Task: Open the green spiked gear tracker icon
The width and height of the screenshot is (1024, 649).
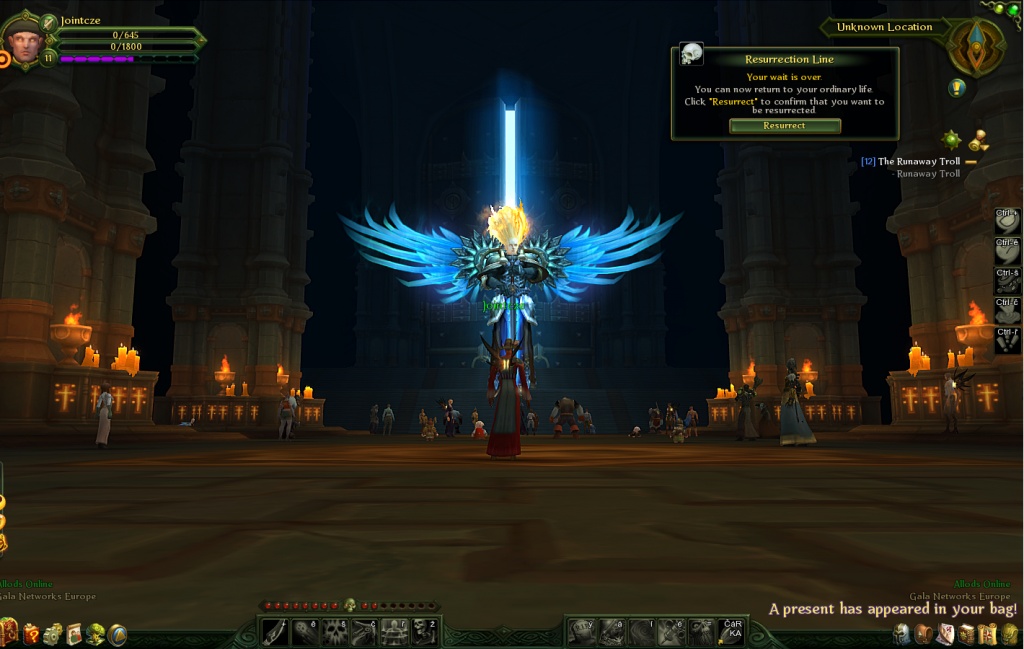Action: pyautogui.click(x=951, y=139)
